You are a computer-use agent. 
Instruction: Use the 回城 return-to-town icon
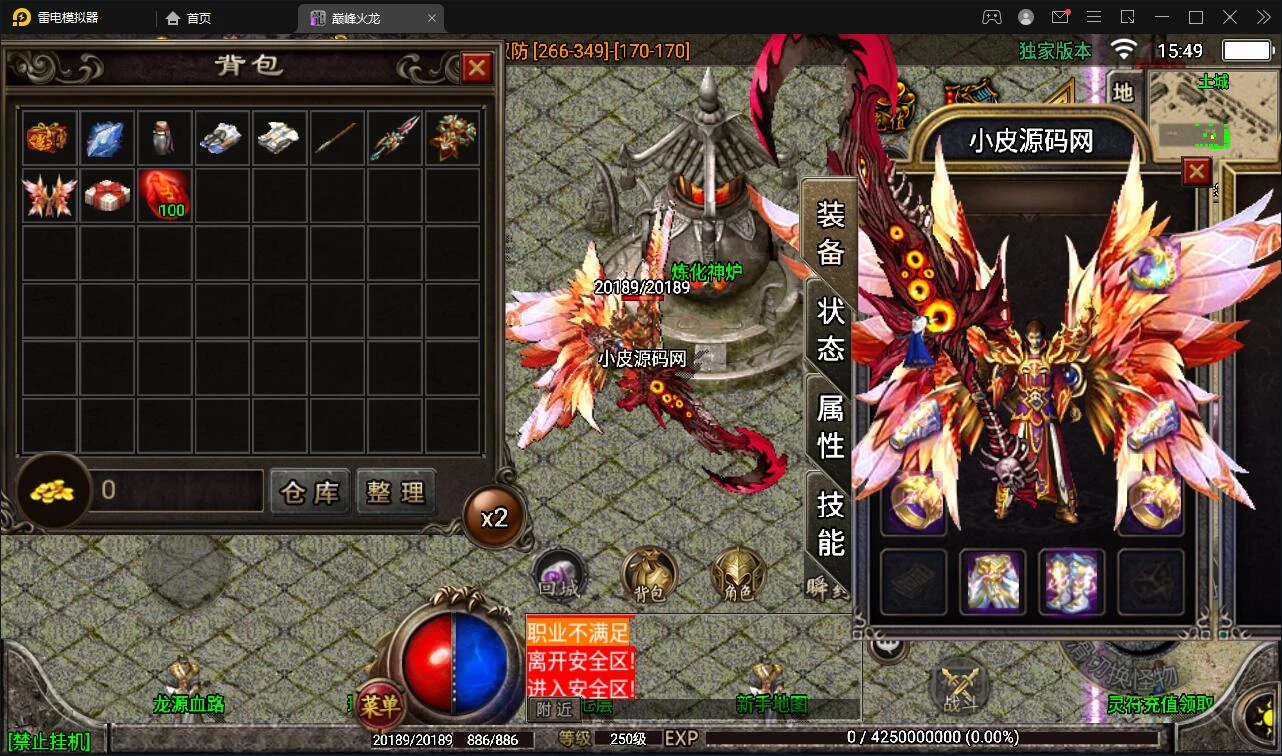(x=558, y=577)
